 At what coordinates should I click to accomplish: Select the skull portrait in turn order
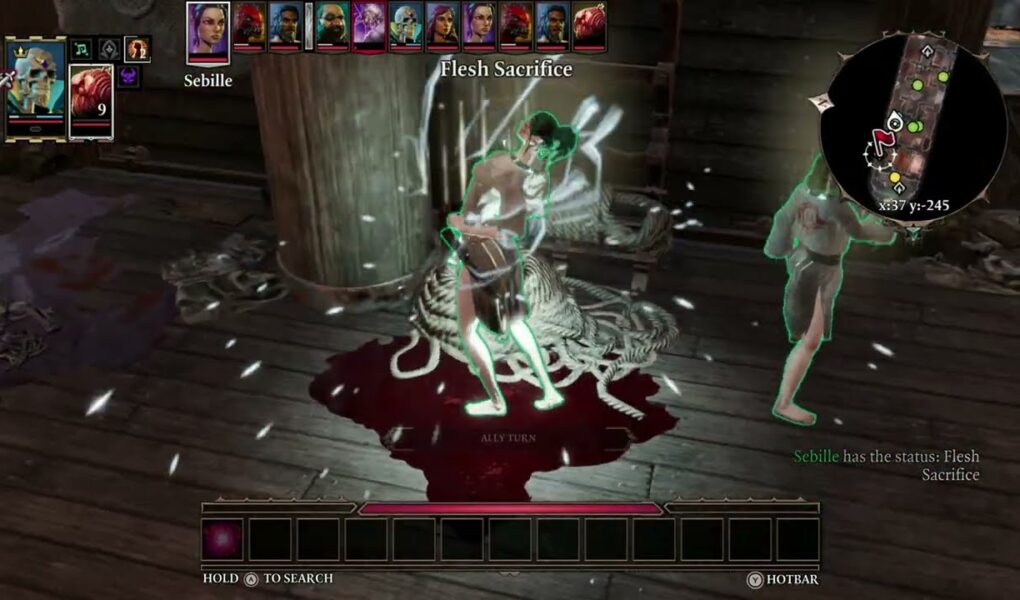click(406, 26)
